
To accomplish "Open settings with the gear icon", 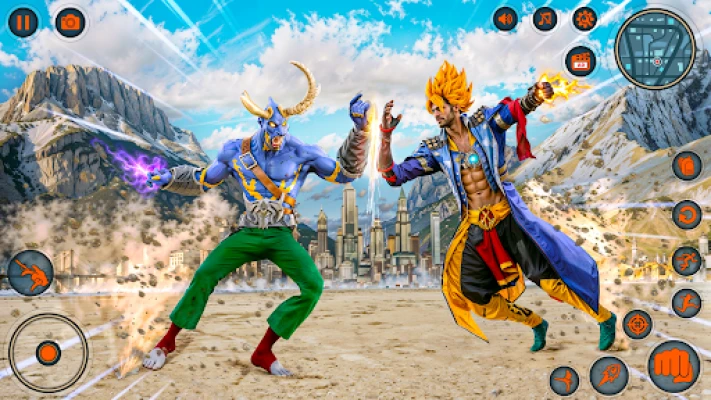I will point(585,18).
